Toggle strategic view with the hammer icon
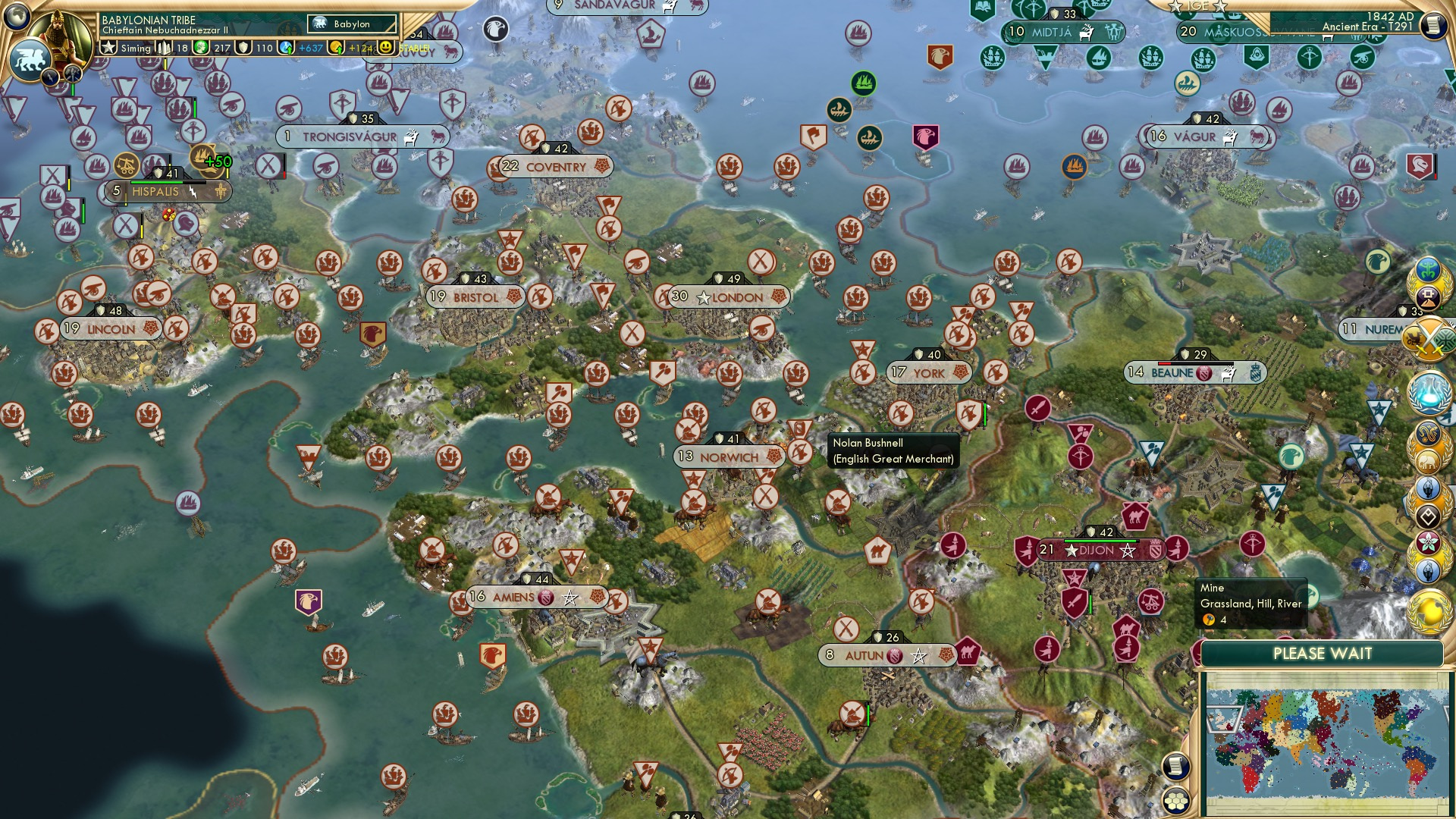Viewport: 1456px width, 819px height. pos(71,76)
